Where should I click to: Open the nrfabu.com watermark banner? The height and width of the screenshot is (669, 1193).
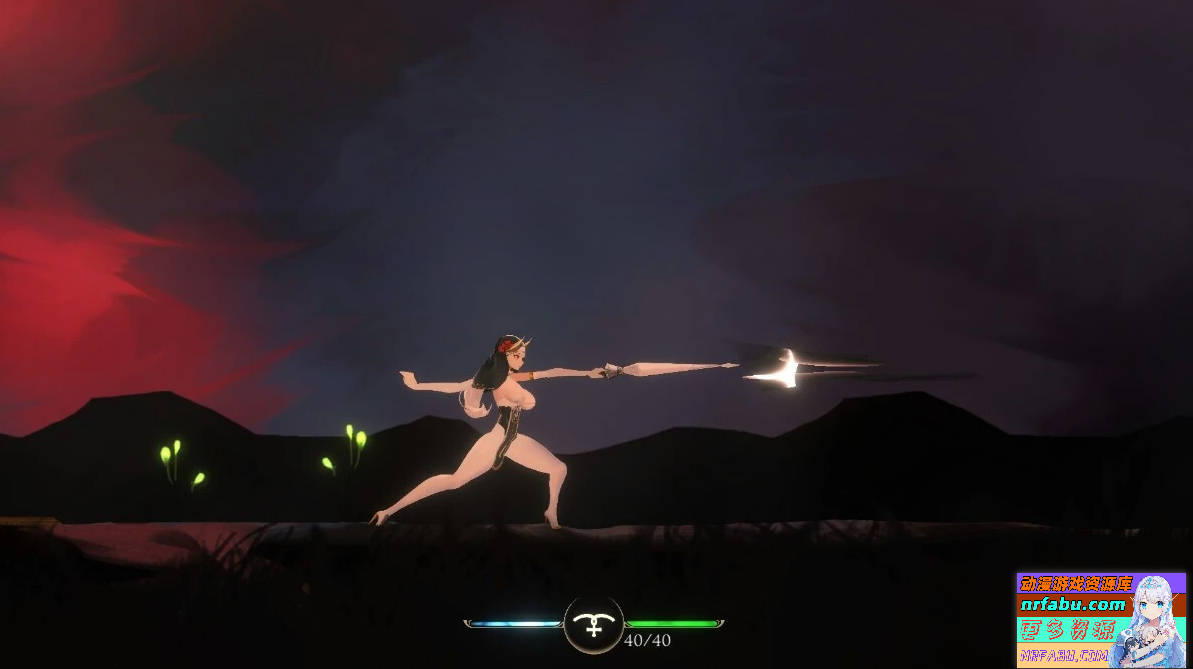pos(1074,605)
